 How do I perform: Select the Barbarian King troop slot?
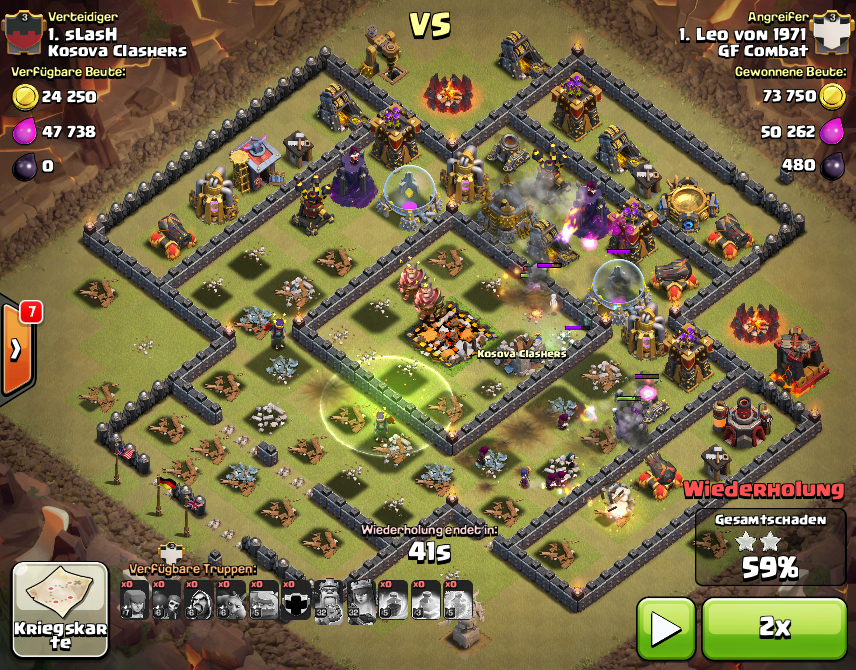tap(328, 600)
